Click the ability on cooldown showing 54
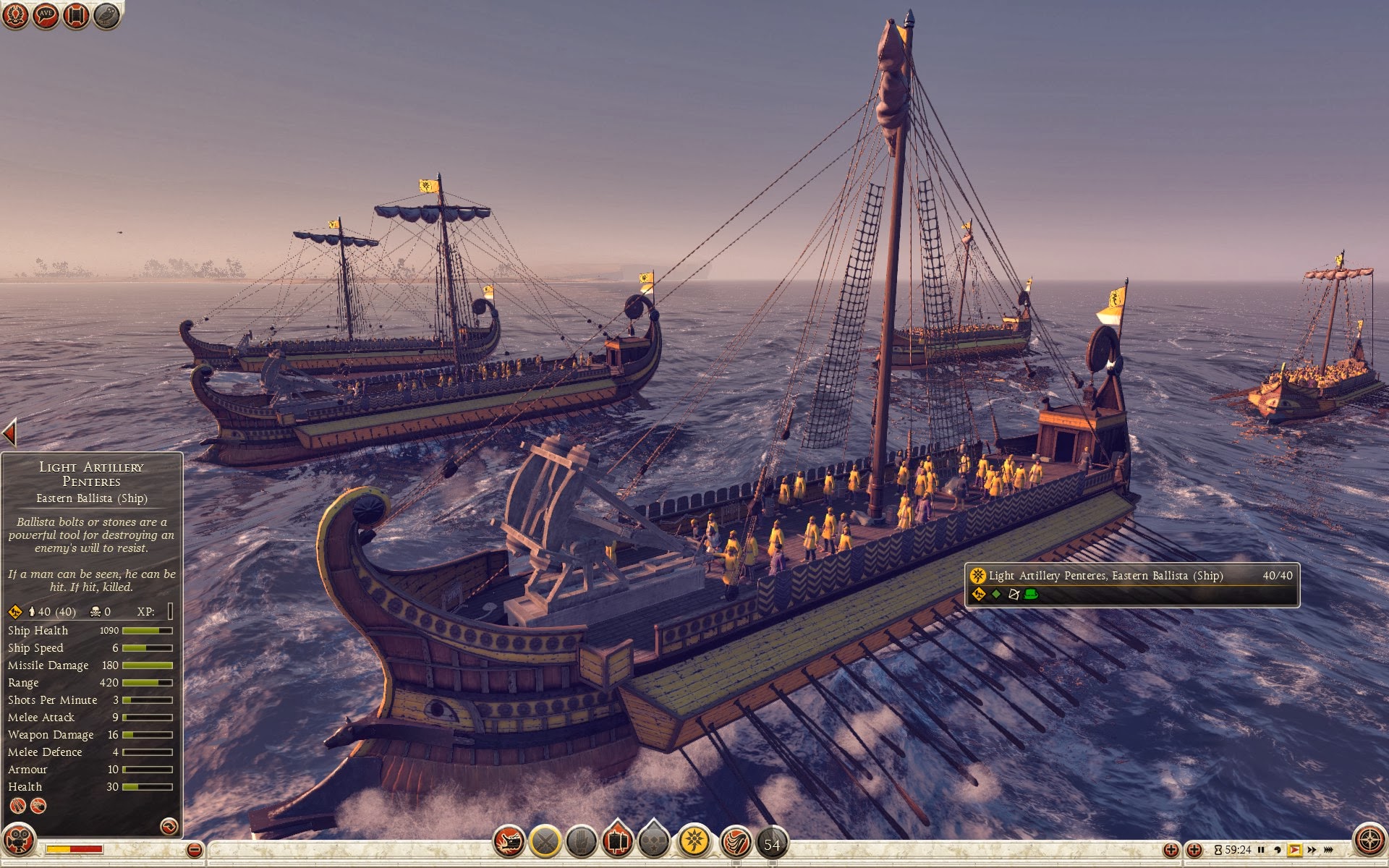 [x=772, y=844]
